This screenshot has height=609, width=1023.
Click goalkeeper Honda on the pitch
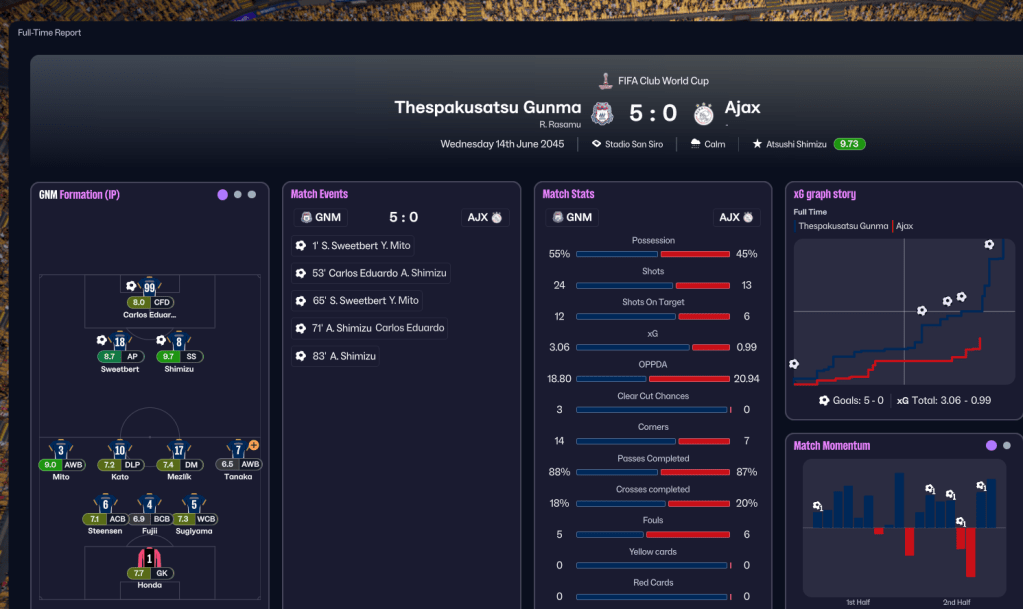pyautogui.click(x=149, y=558)
